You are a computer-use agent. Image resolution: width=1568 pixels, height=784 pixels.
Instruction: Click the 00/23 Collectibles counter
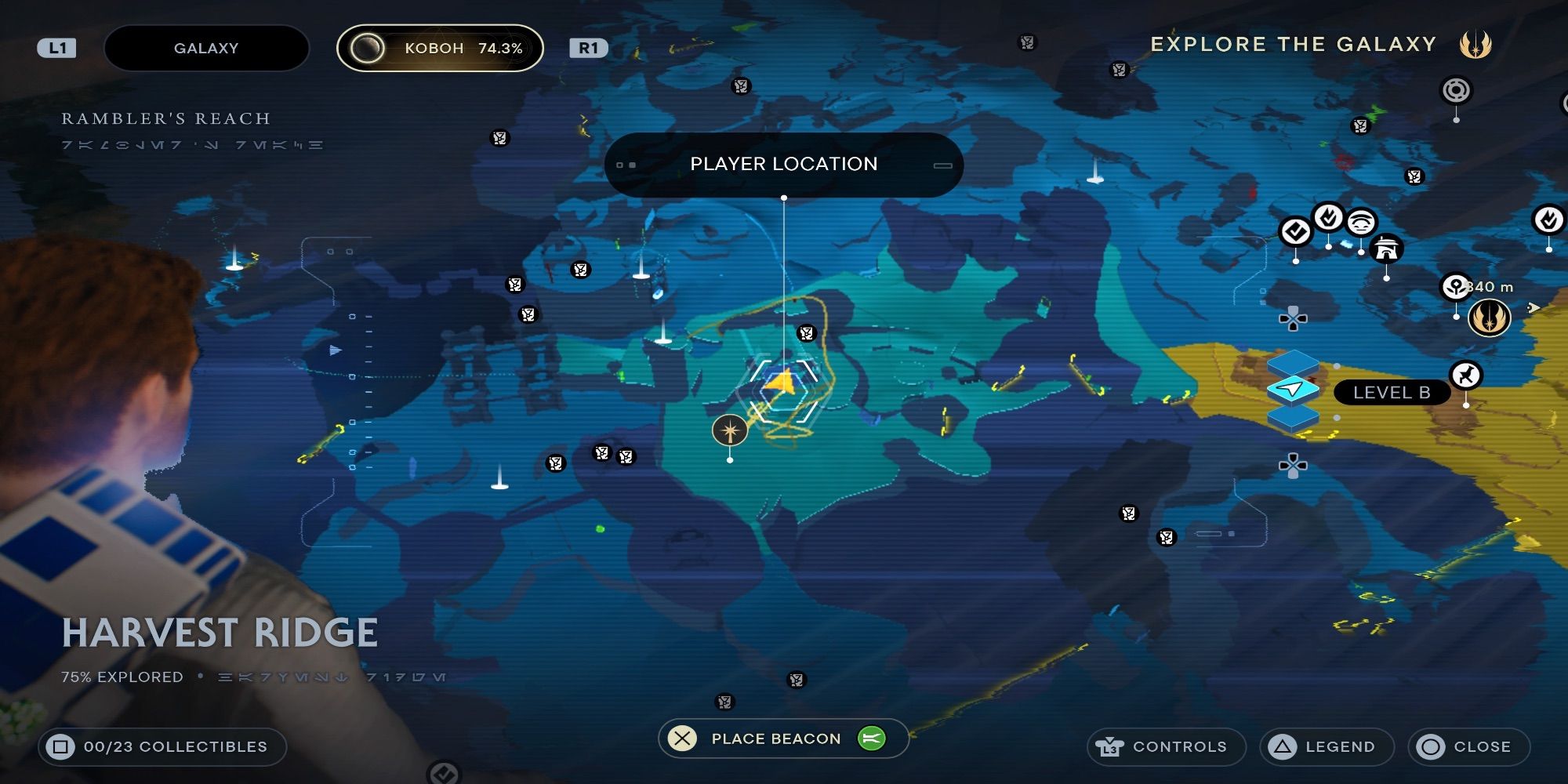tap(165, 746)
